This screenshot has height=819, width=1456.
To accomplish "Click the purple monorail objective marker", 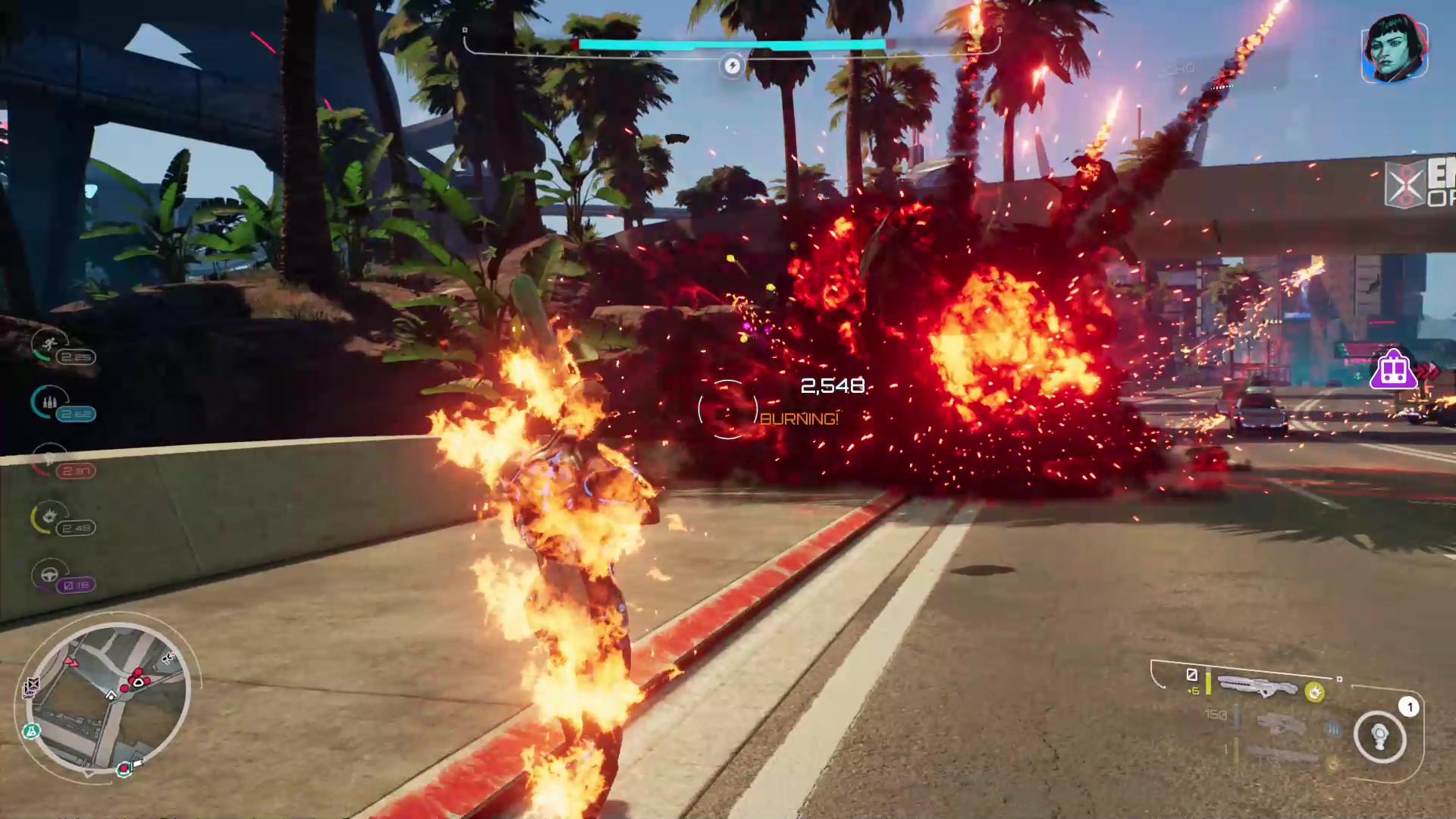I will click(x=1394, y=370).
